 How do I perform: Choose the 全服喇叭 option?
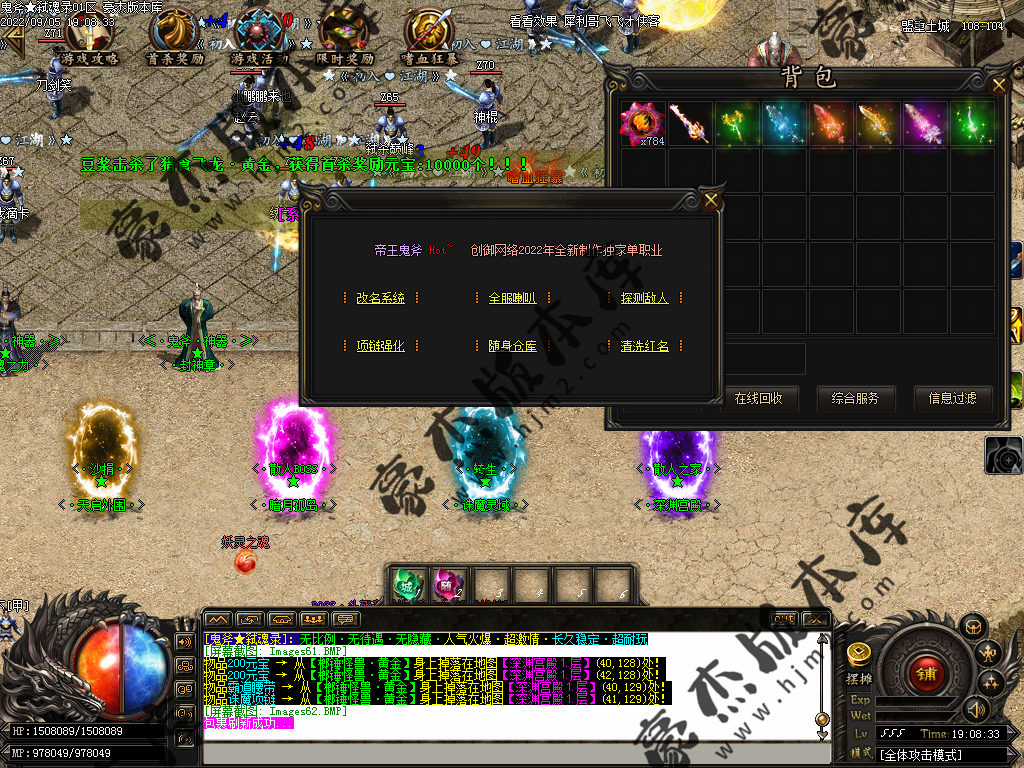[512, 298]
